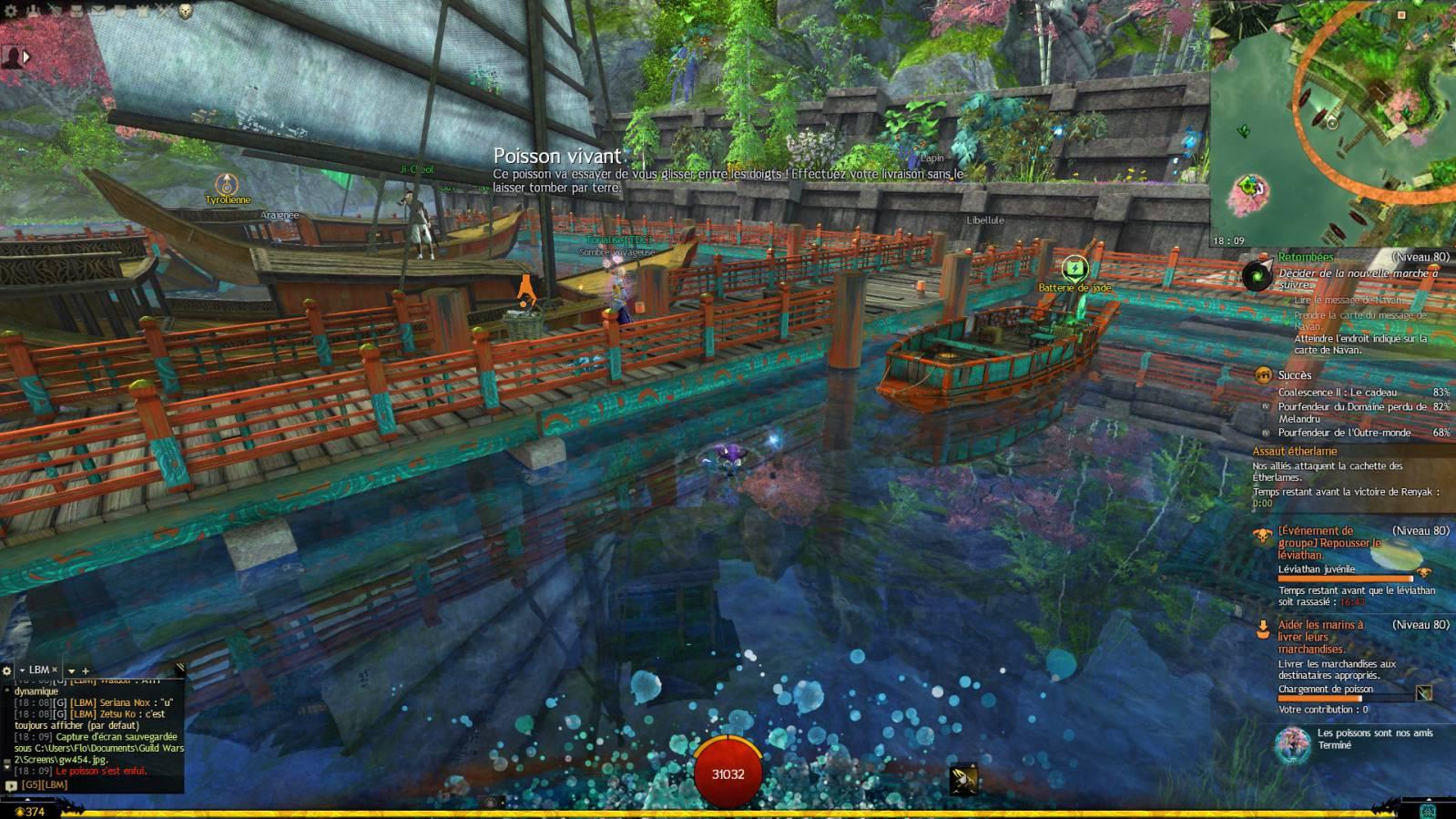Open the chat options gear
This screenshot has width=1456, height=819.
tap(7, 671)
